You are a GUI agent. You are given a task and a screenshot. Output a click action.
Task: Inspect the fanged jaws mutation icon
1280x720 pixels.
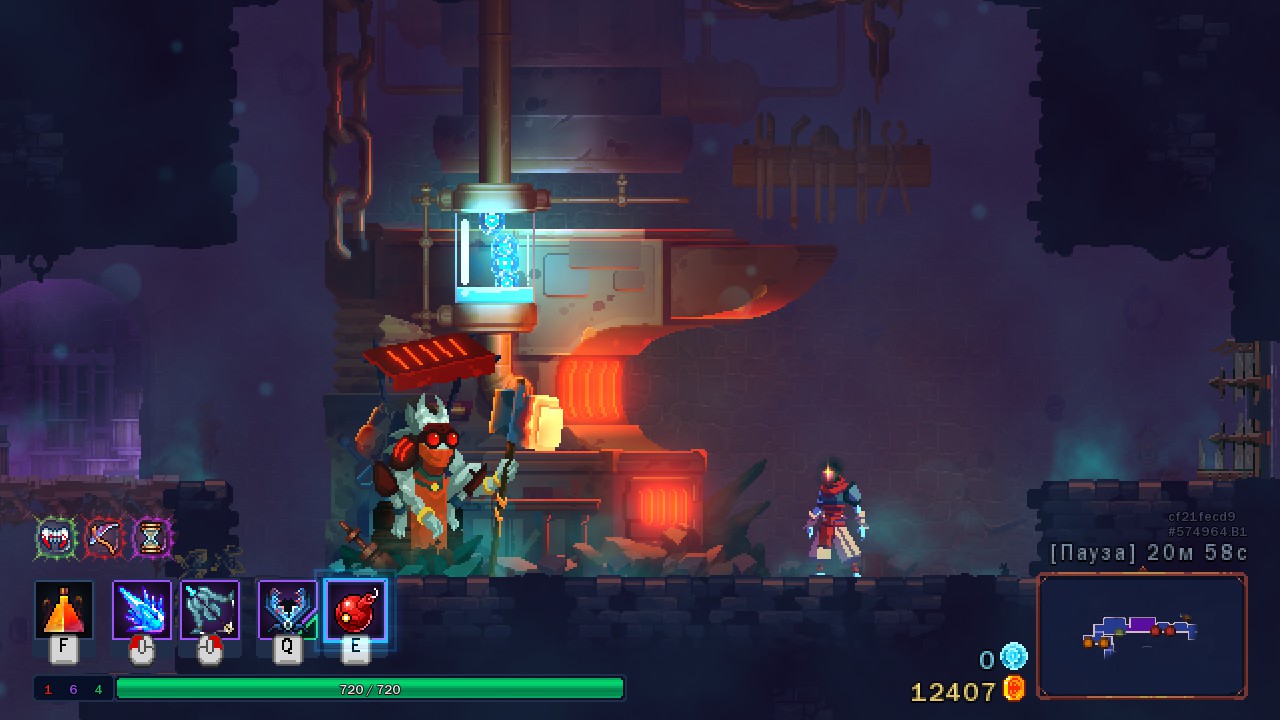pos(56,538)
